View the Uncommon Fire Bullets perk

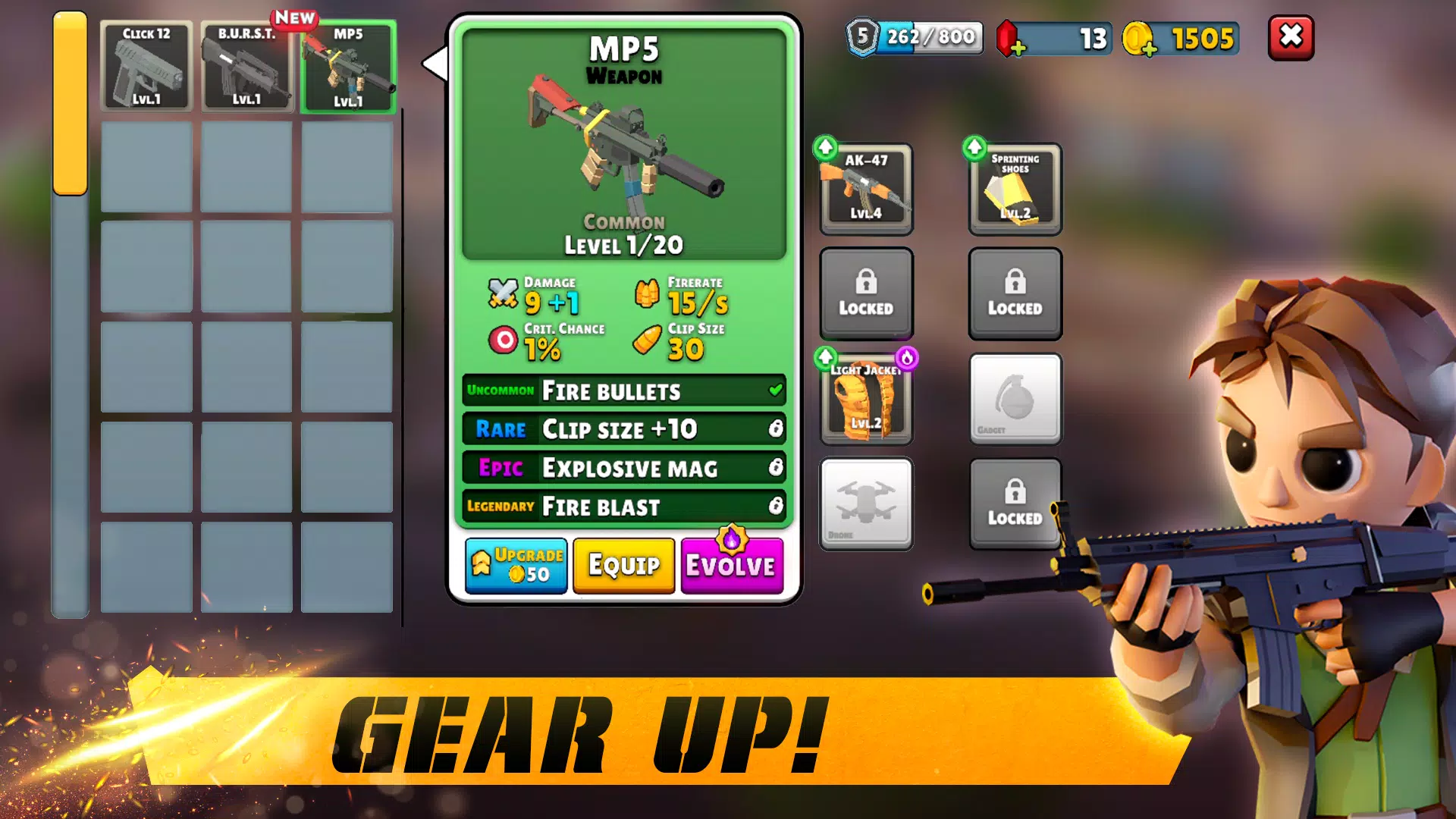tap(623, 391)
